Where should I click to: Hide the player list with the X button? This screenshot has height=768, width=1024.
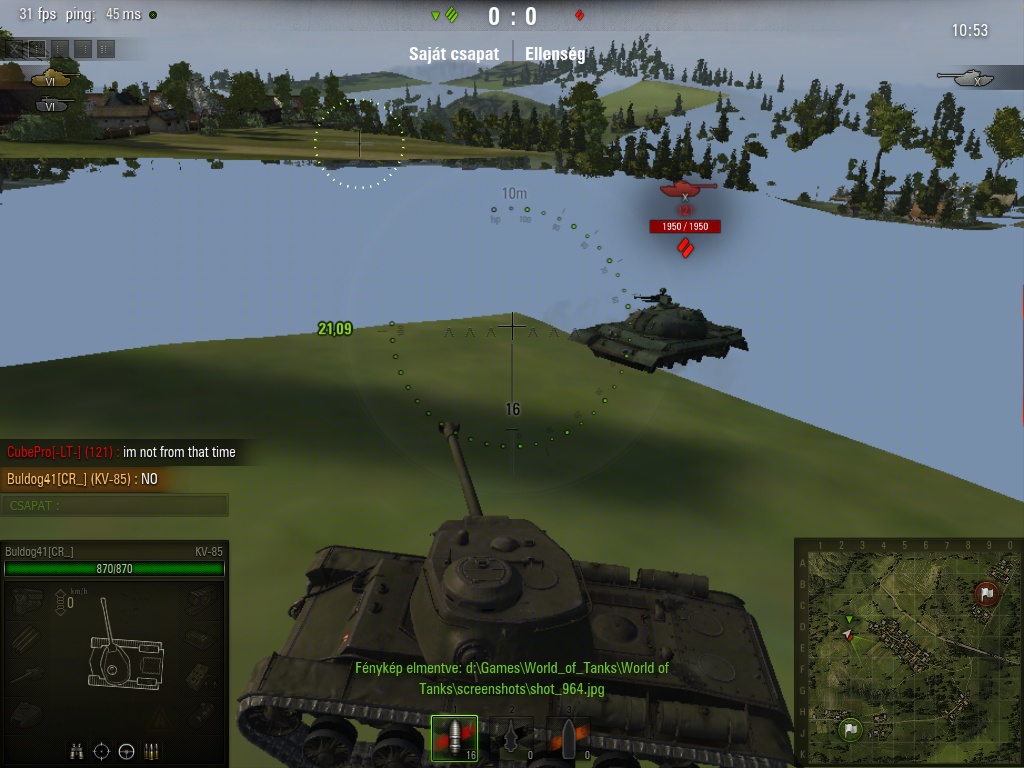coord(15,48)
